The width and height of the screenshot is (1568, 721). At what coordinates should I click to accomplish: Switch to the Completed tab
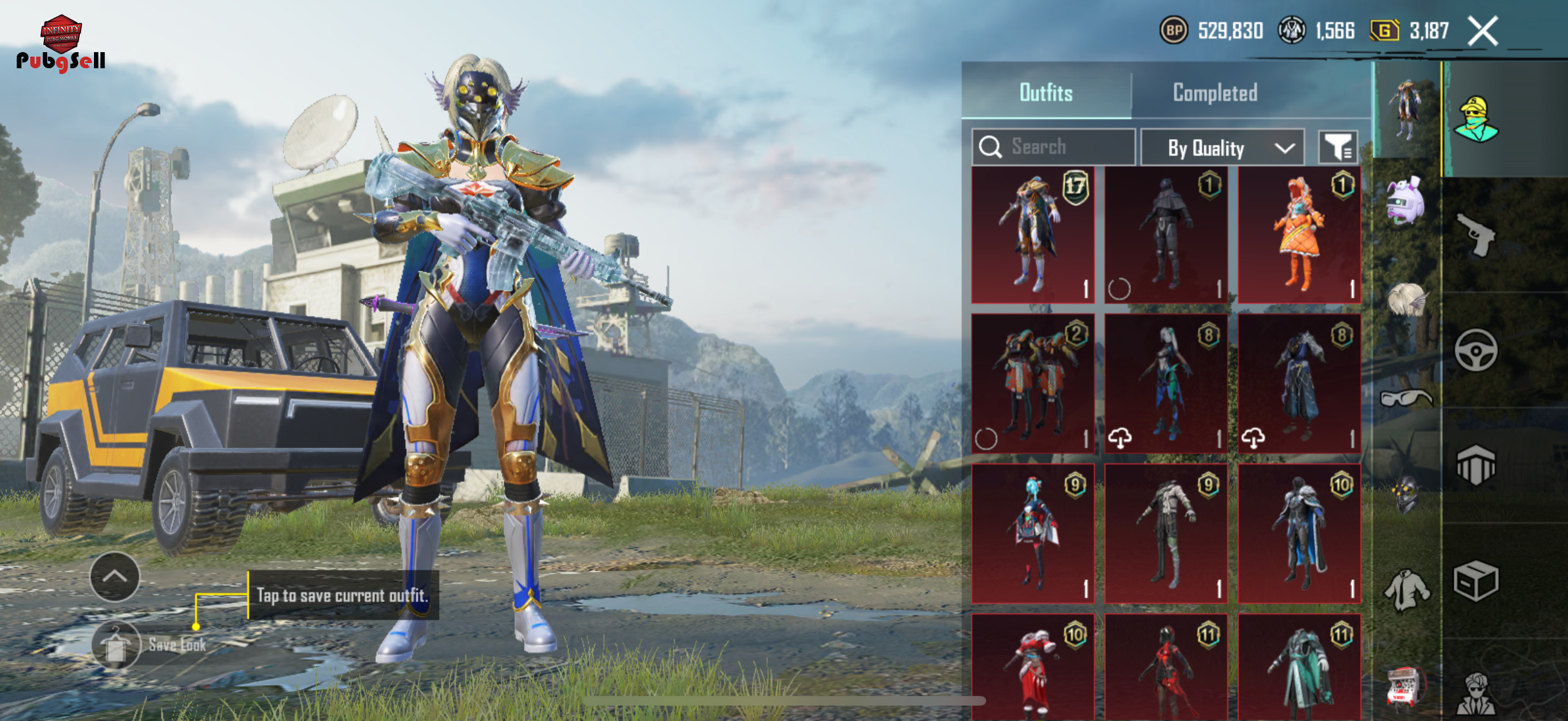[x=1215, y=93]
